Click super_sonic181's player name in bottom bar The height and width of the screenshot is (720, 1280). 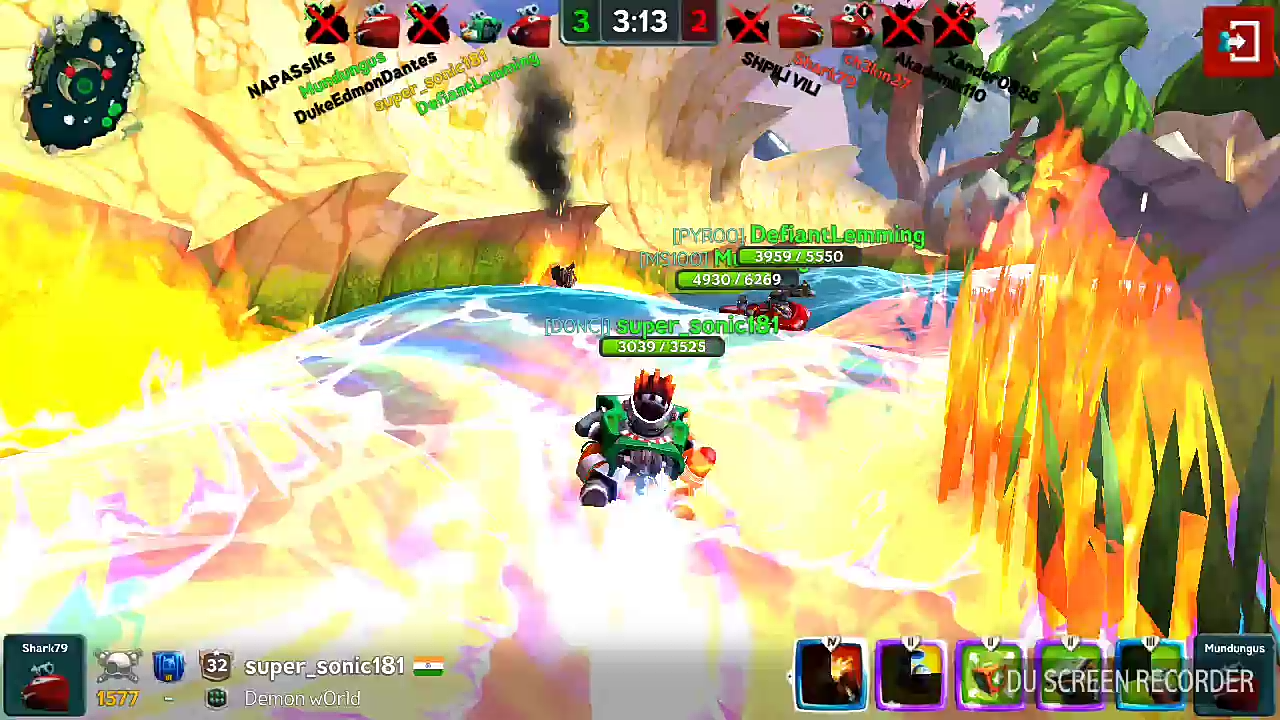tap(324, 666)
